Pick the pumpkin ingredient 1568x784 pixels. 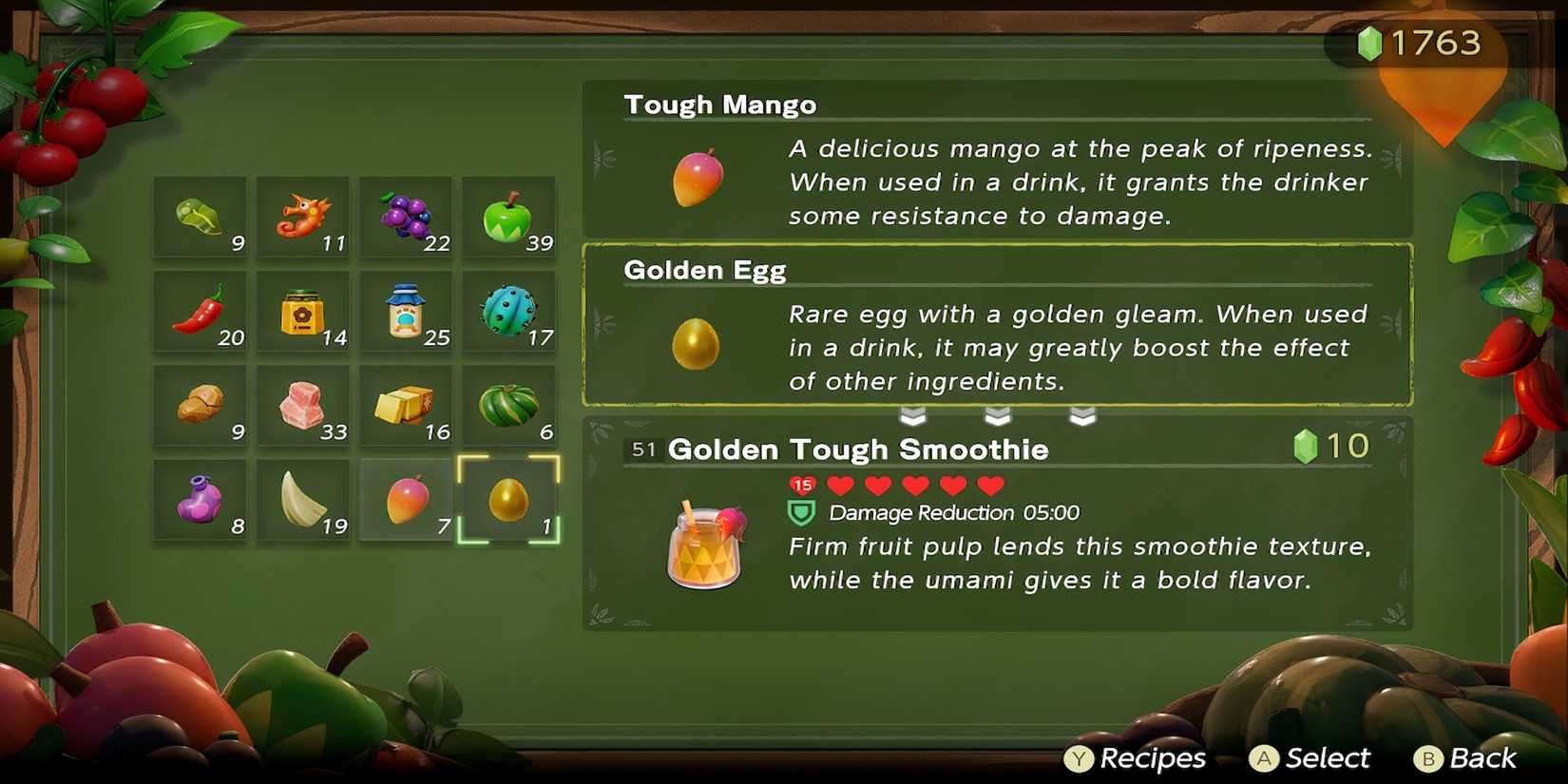click(509, 403)
